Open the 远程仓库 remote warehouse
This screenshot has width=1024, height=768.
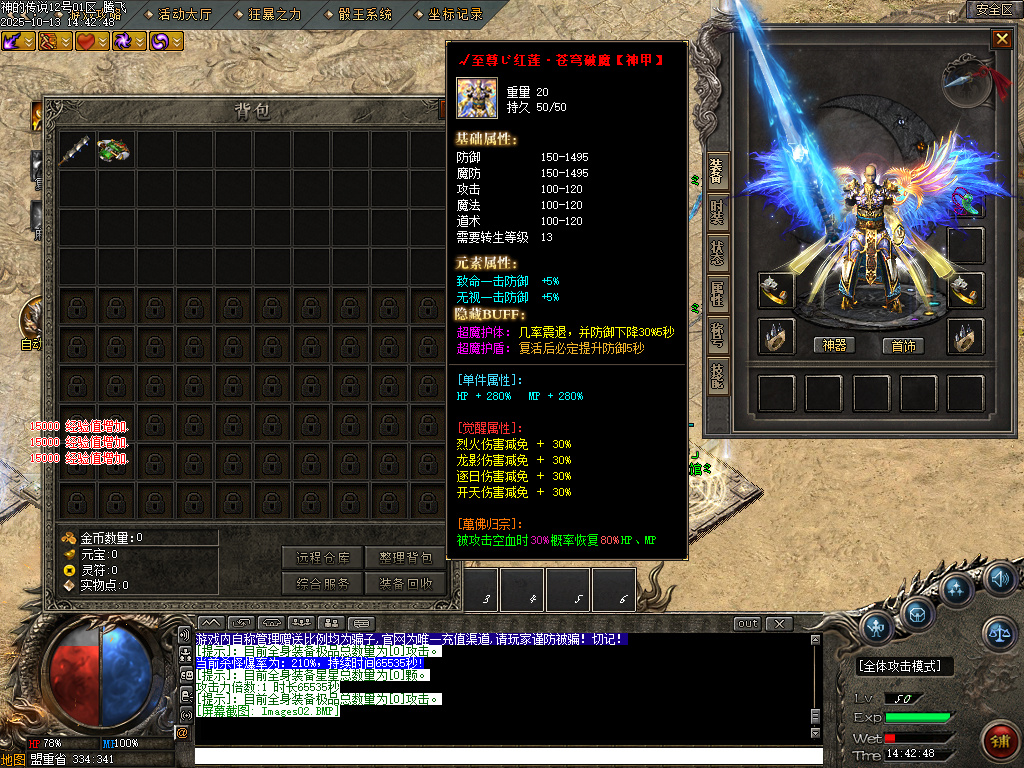[x=323, y=558]
